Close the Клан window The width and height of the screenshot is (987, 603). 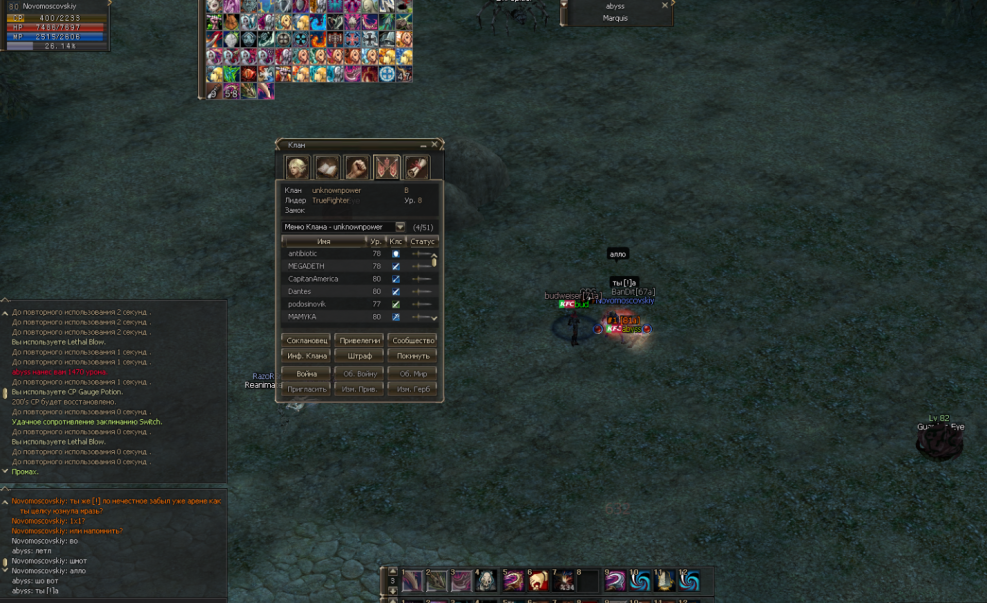(435, 145)
